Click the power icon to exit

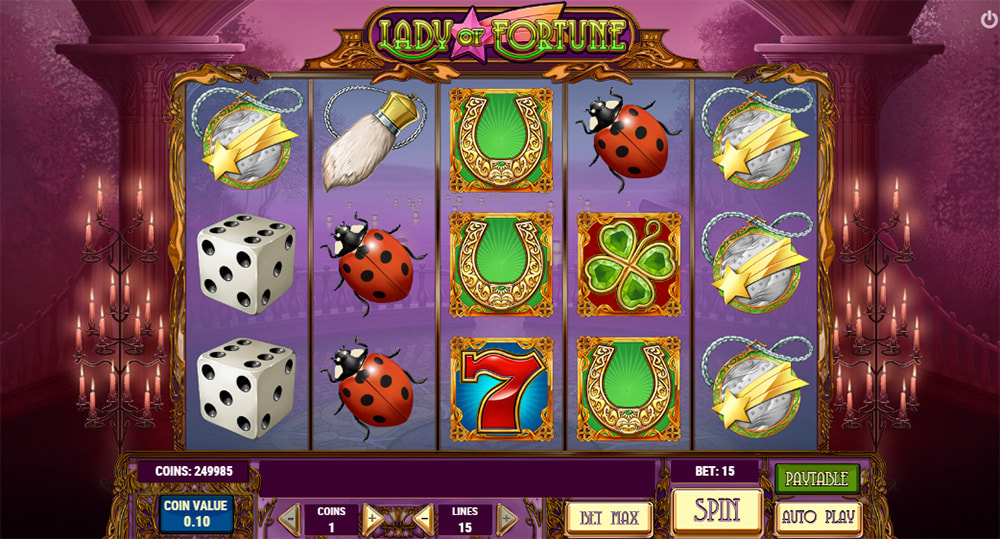(x=989, y=18)
